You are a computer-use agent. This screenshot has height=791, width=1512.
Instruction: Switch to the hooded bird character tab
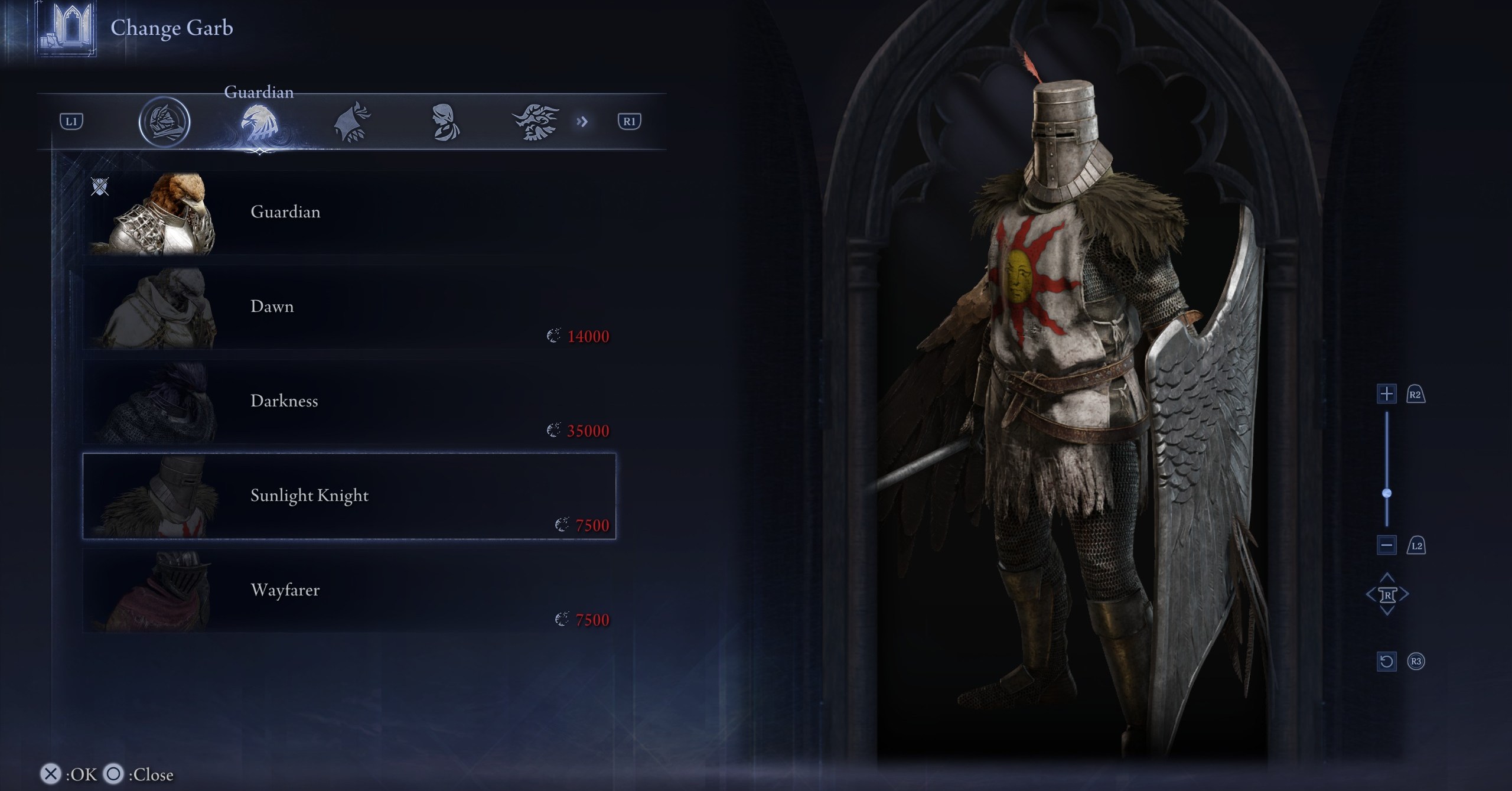tap(352, 122)
